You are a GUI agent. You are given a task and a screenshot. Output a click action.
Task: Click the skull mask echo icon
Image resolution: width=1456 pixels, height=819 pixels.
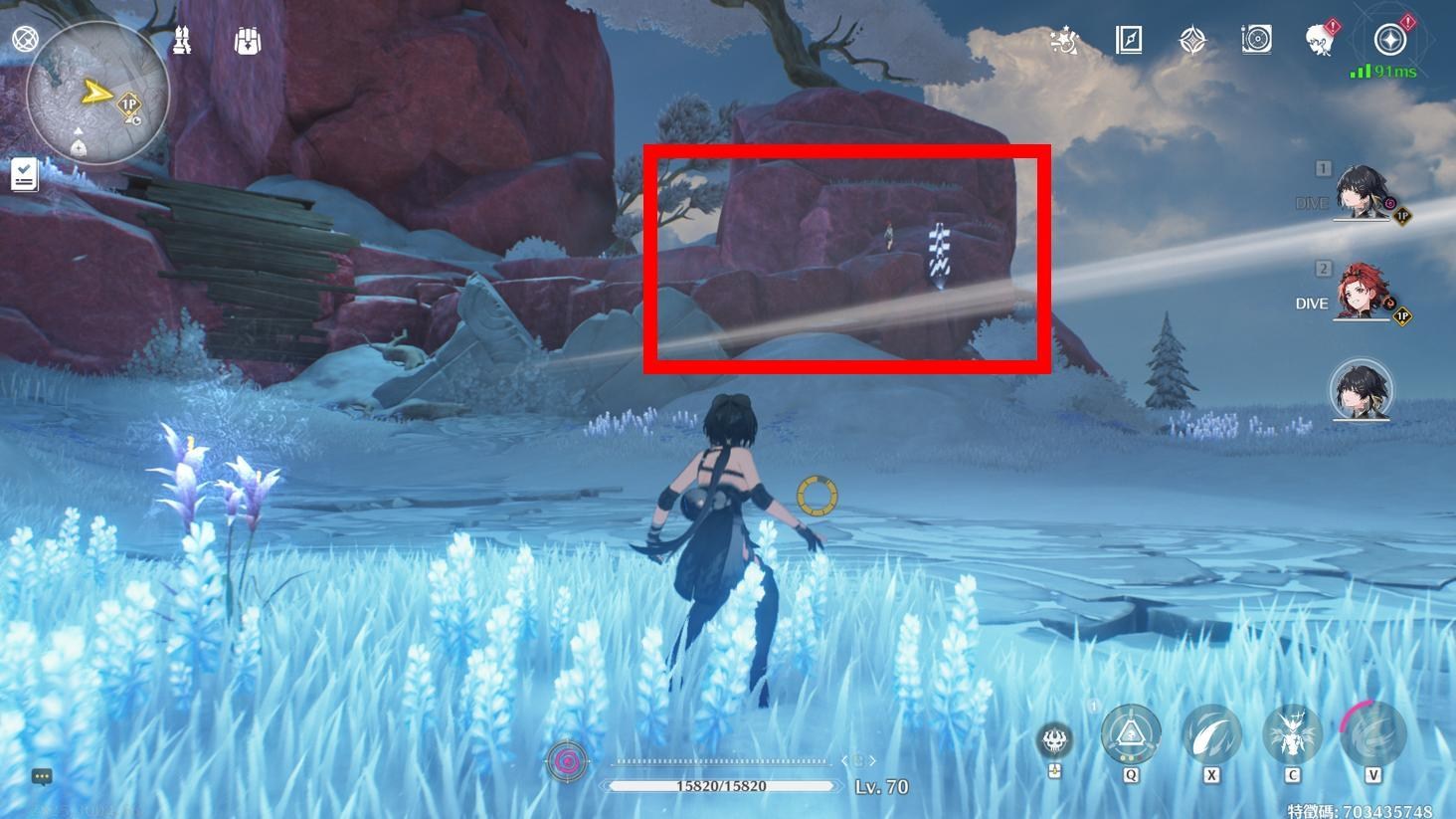click(x=1055, y=740)
